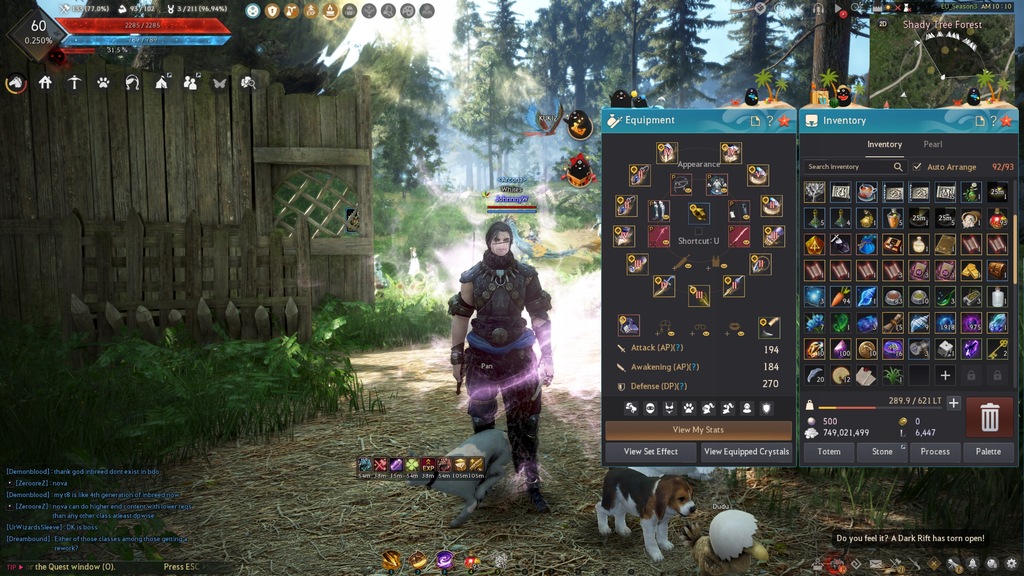Open the Process window
Screen dimensions: 1024x576
pos(935,452)
